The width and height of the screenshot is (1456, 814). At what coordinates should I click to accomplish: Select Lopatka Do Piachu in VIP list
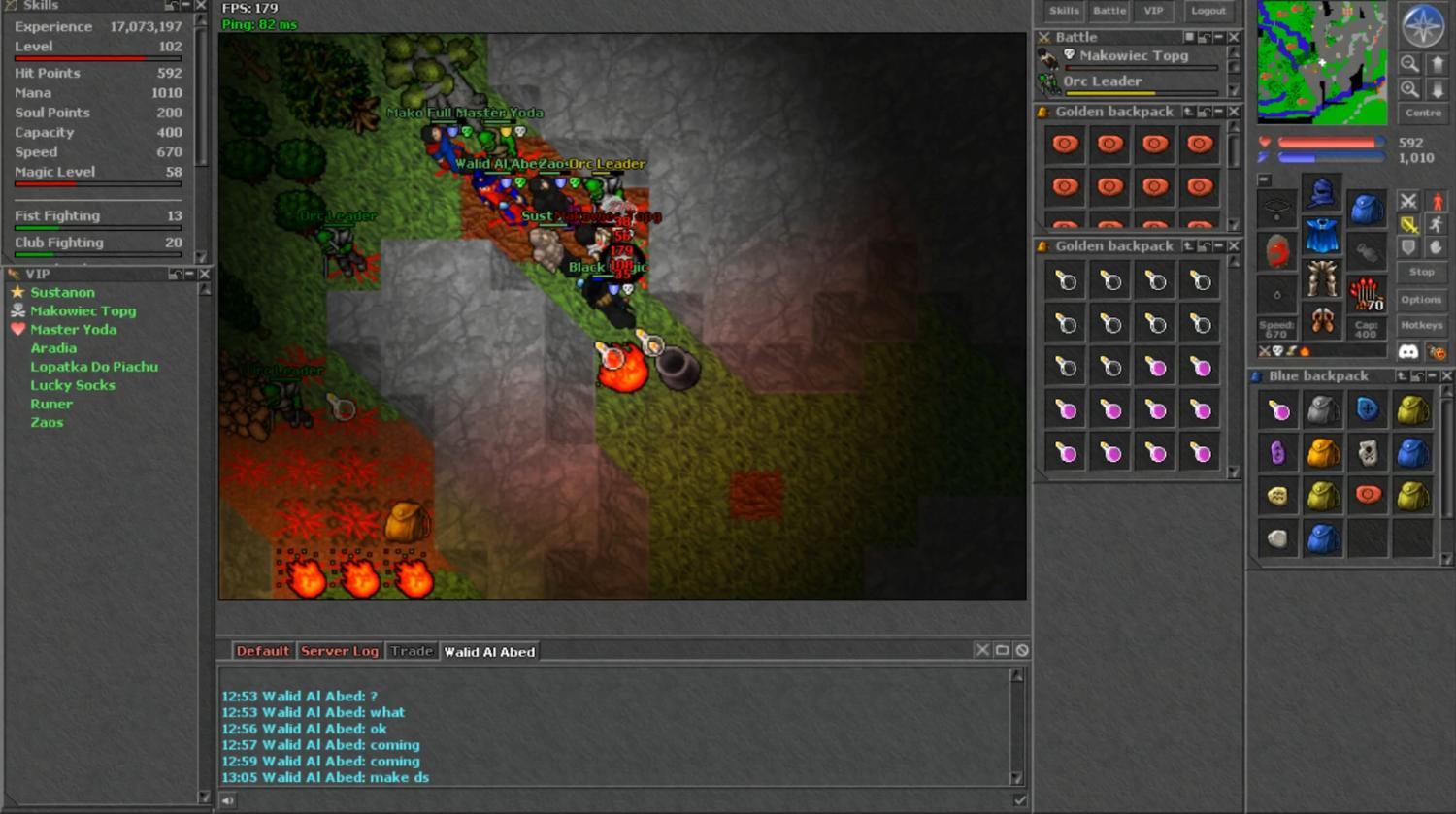(x=93, y=367)
